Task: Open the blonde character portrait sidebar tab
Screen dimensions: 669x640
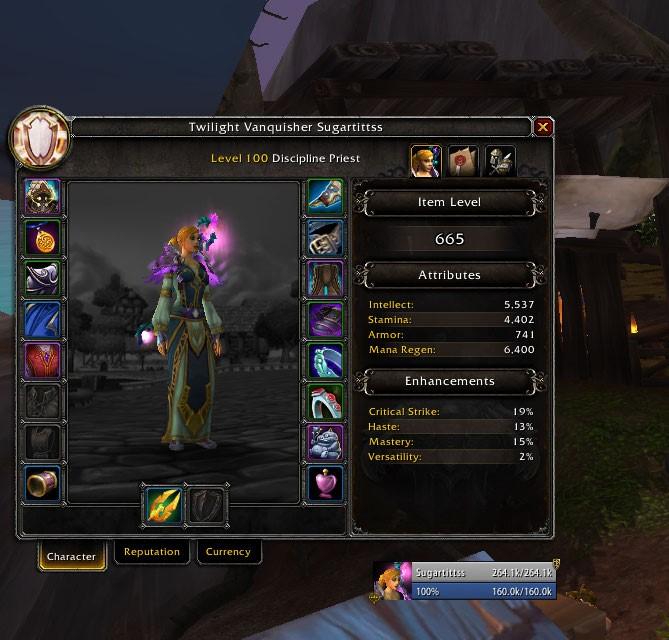Action: 426,161
